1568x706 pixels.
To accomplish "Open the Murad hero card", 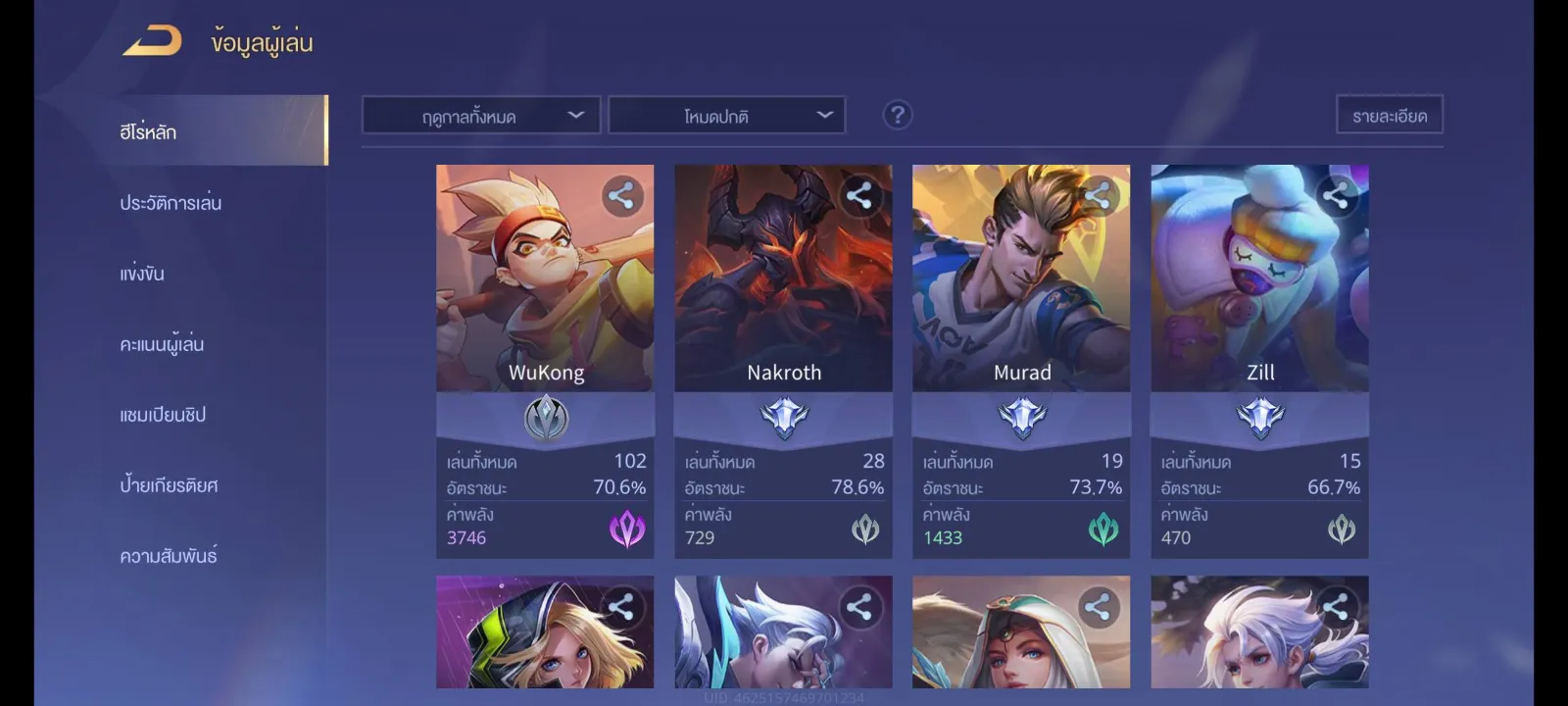I will click(1021, 294).
